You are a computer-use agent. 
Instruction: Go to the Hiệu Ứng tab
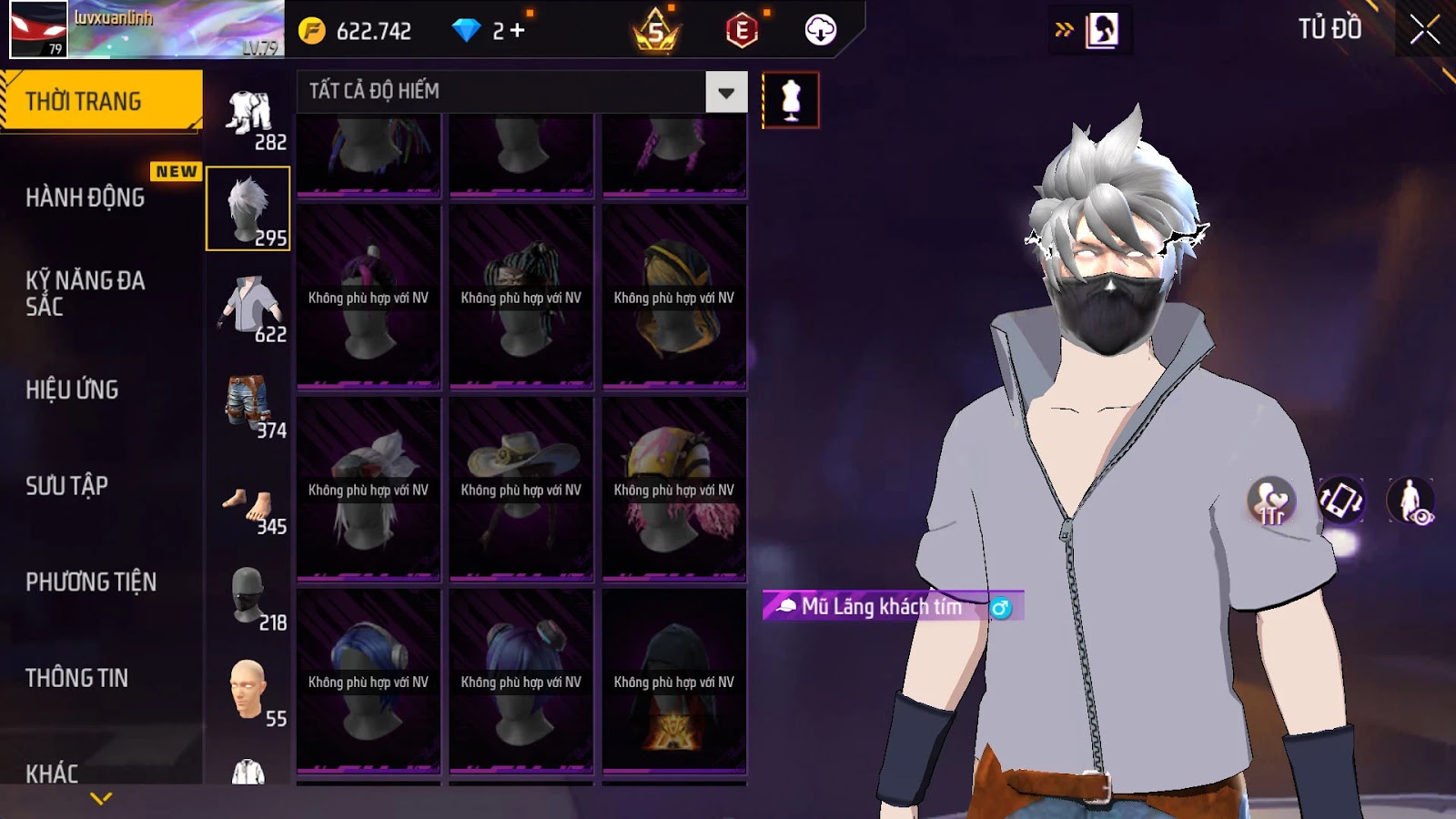[73, 389]
